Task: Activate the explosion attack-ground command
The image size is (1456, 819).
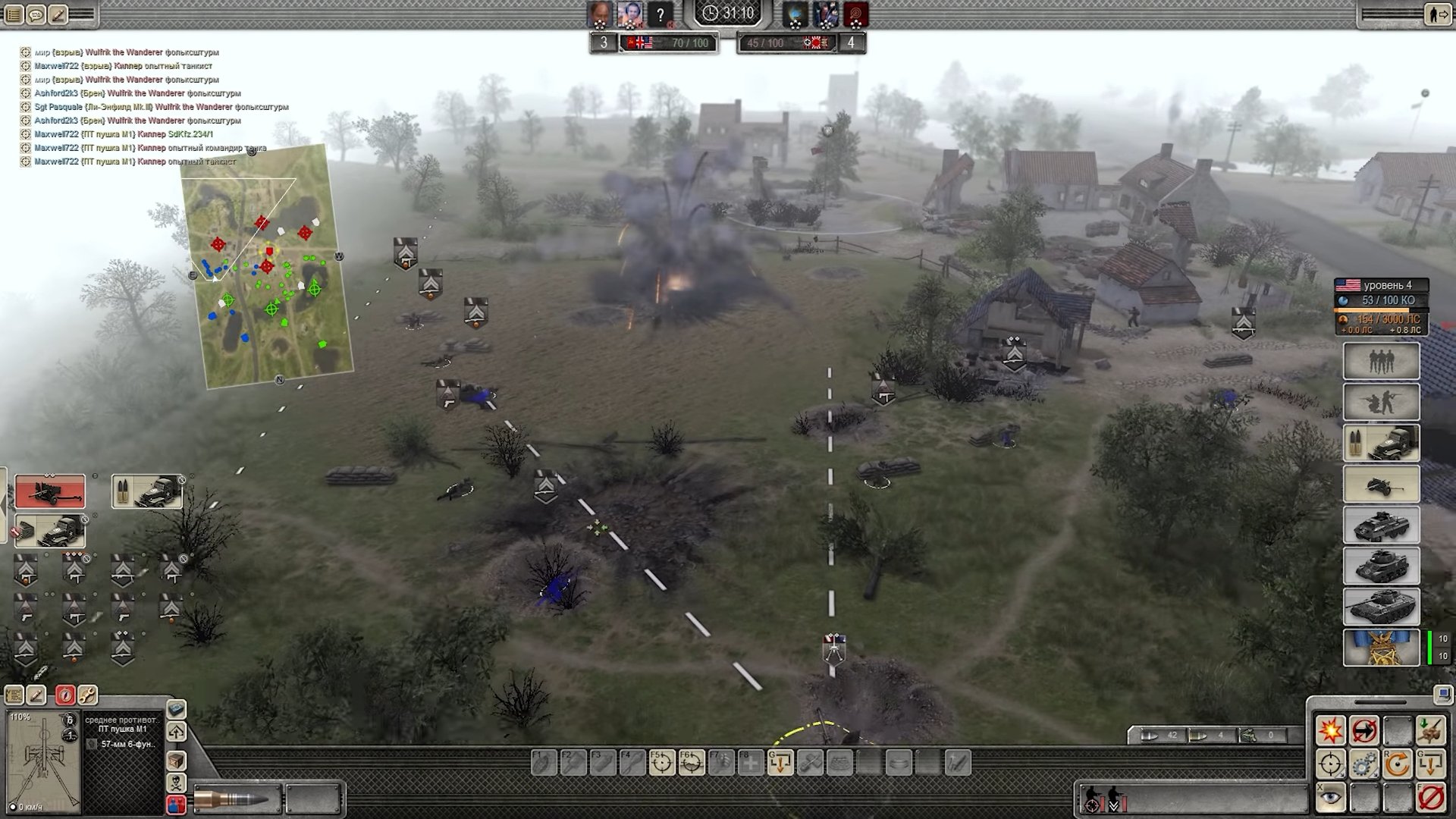Action: click(1330, 731)
